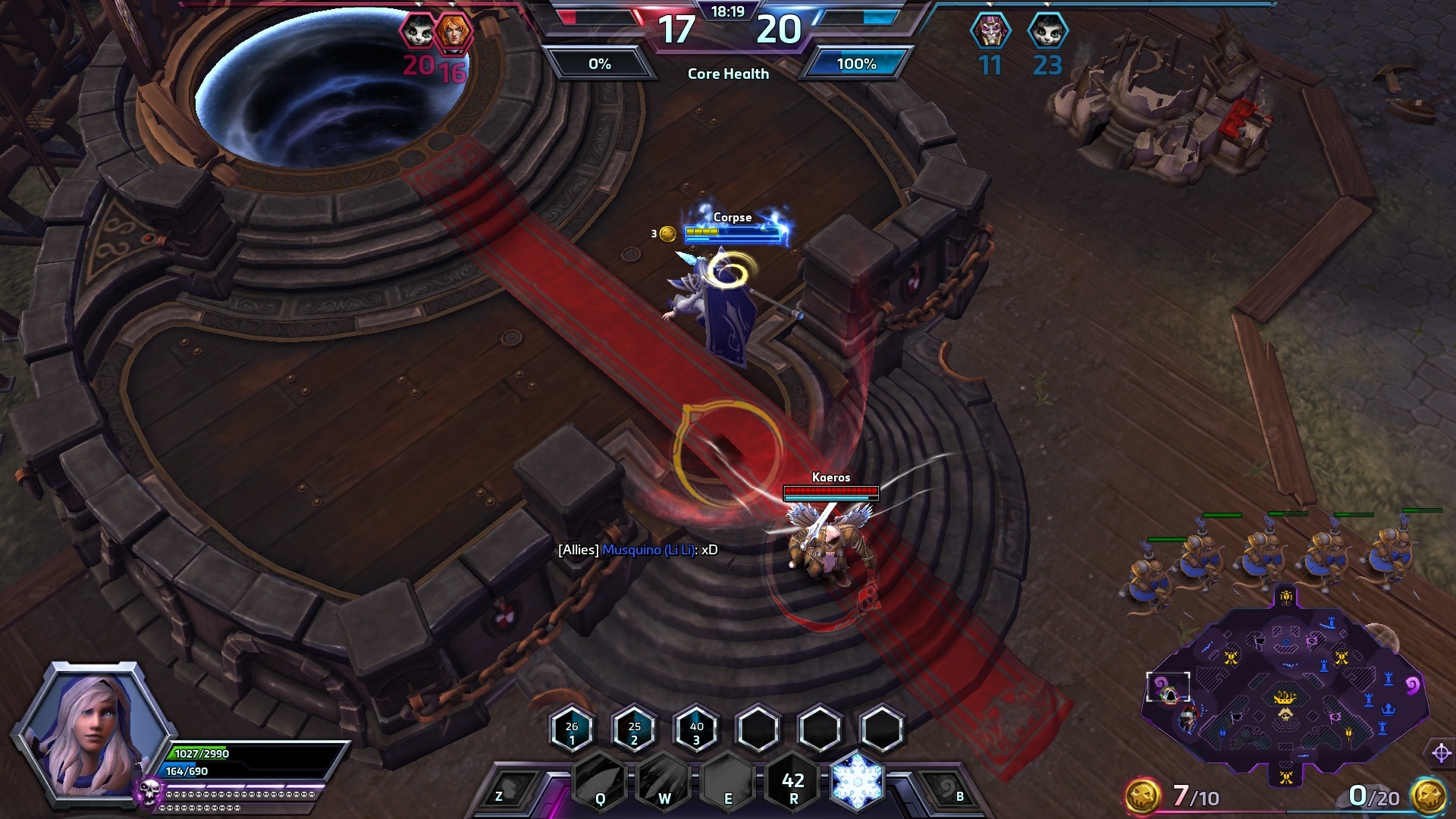Image resolution: width=1456 pixels, height=819 pixels.
Task: Toggle the minimap ping crosshair button
Action: [x=1442, y=753]
